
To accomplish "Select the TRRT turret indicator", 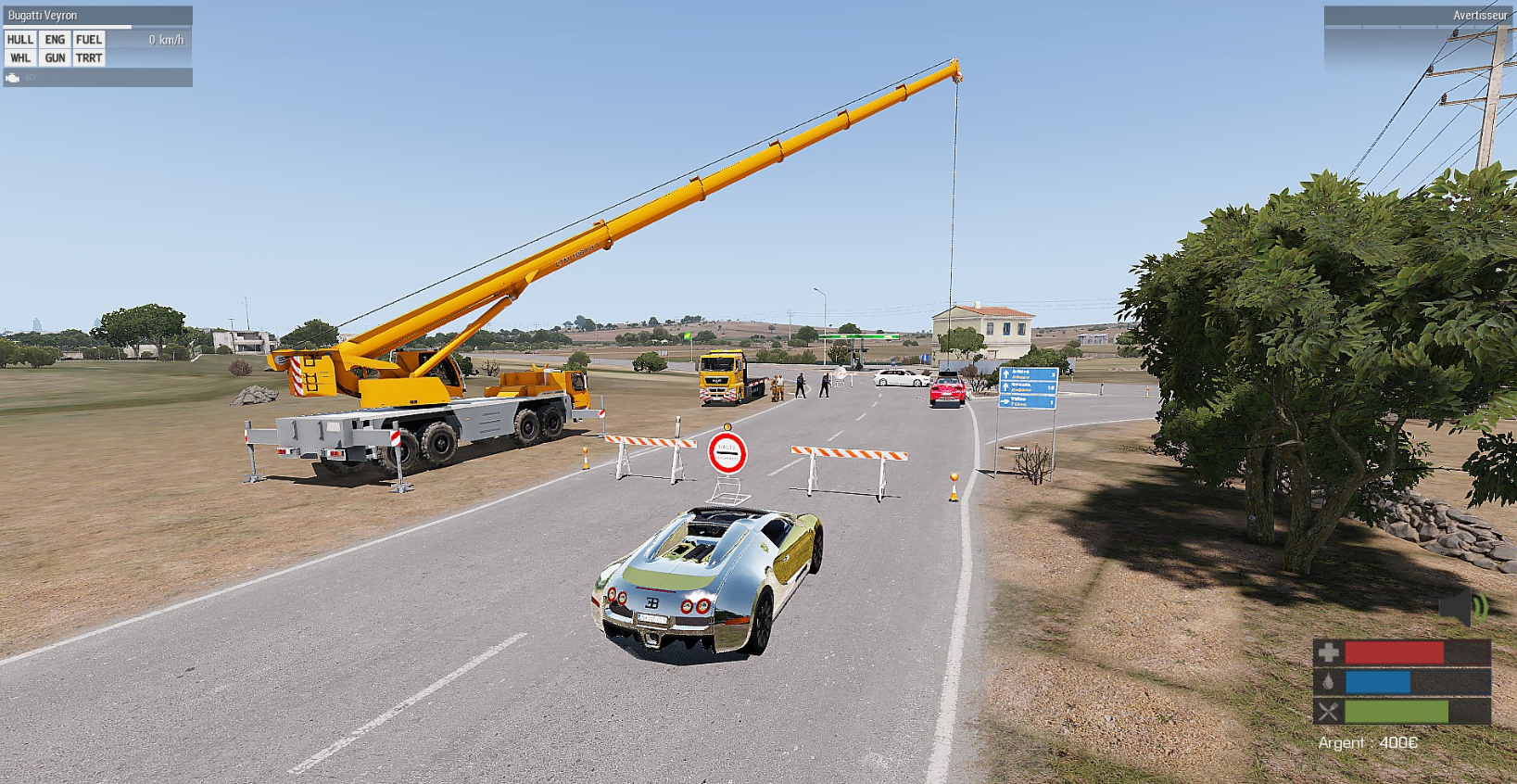I will tap(89, 57).
